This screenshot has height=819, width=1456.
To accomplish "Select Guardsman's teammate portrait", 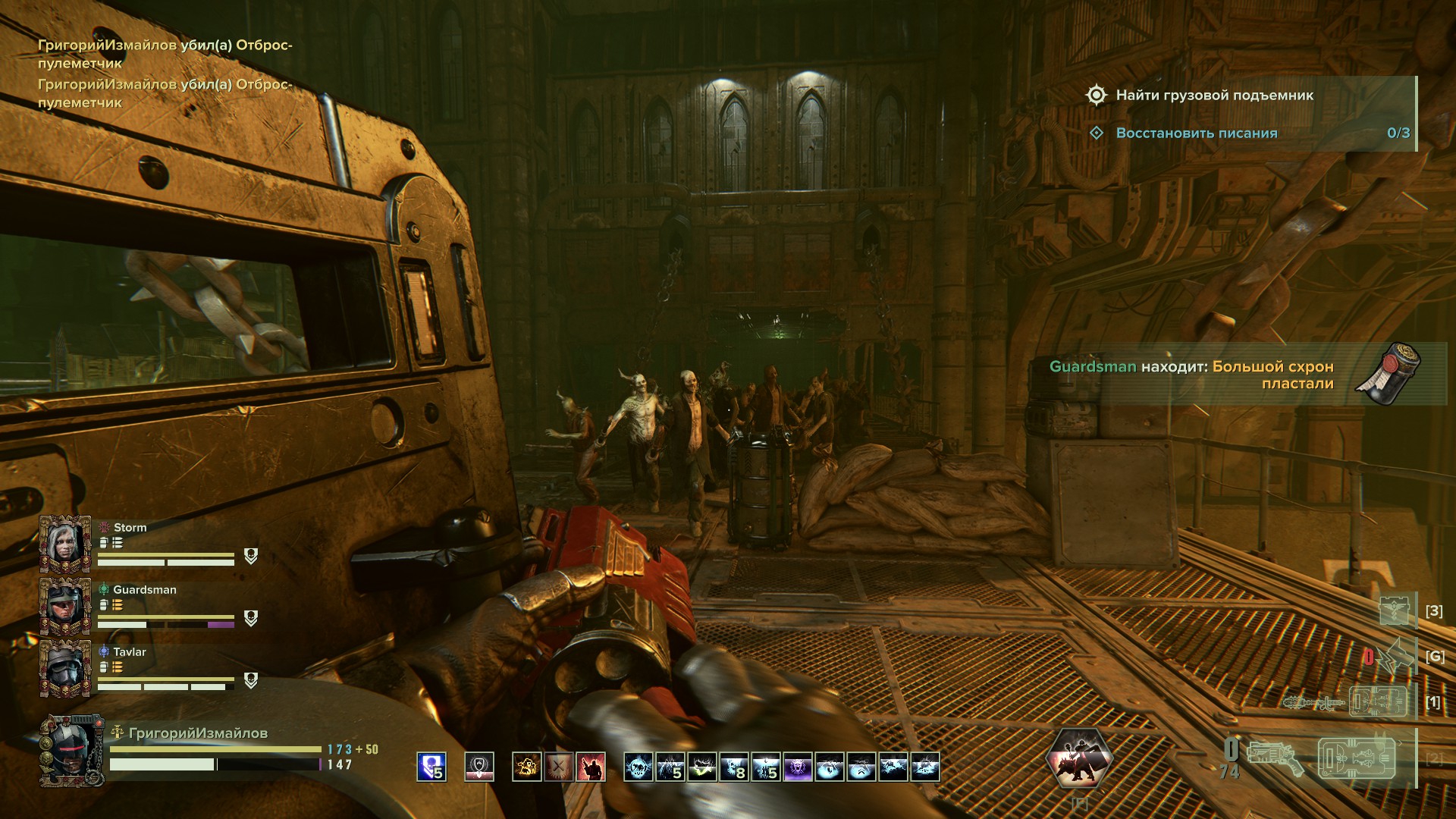I will tap(65, 606).
